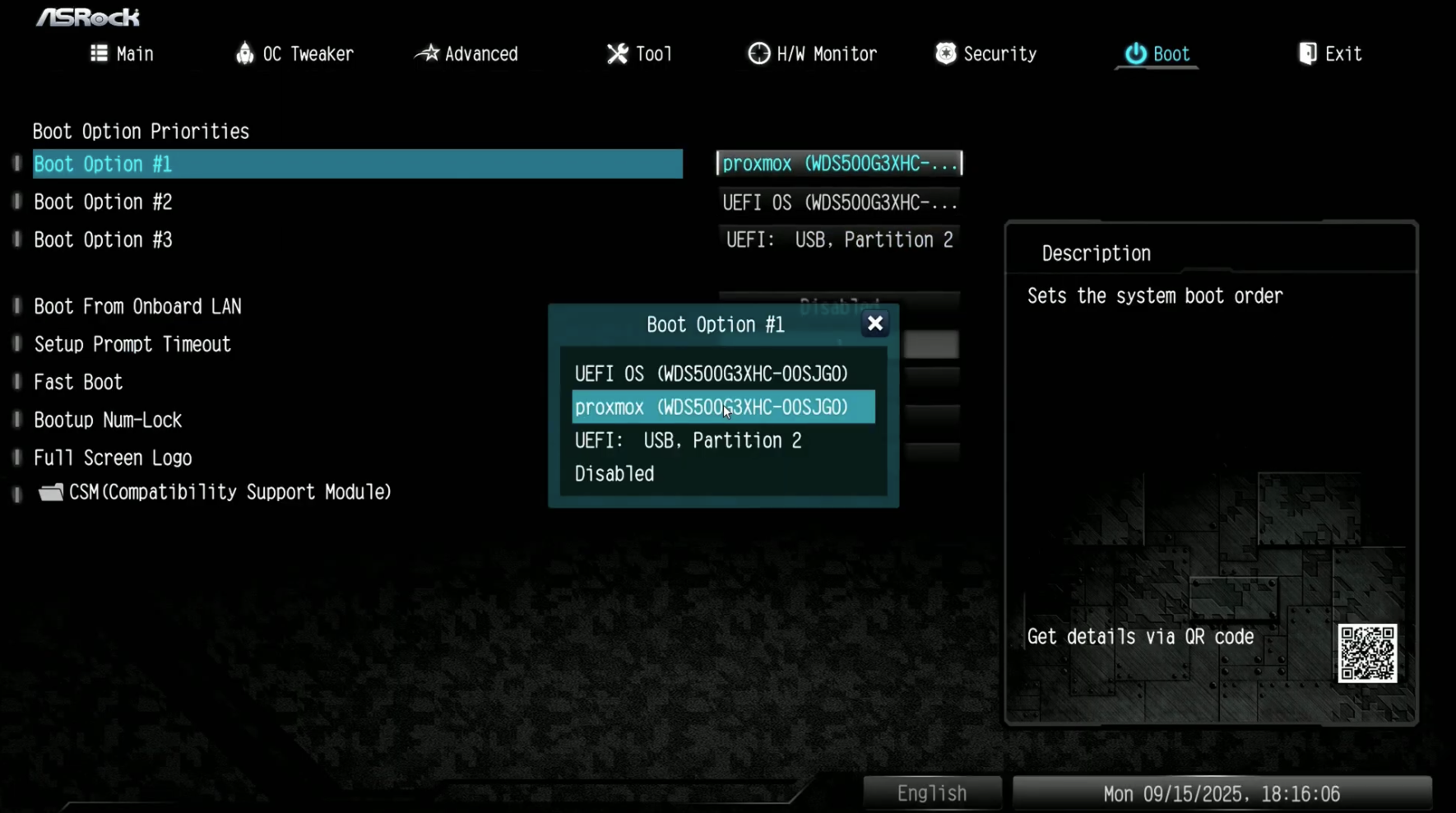Click the Security shield icon
This screenshot has height=813, width=1456.
pyautogui.click(x=947, y=53)
